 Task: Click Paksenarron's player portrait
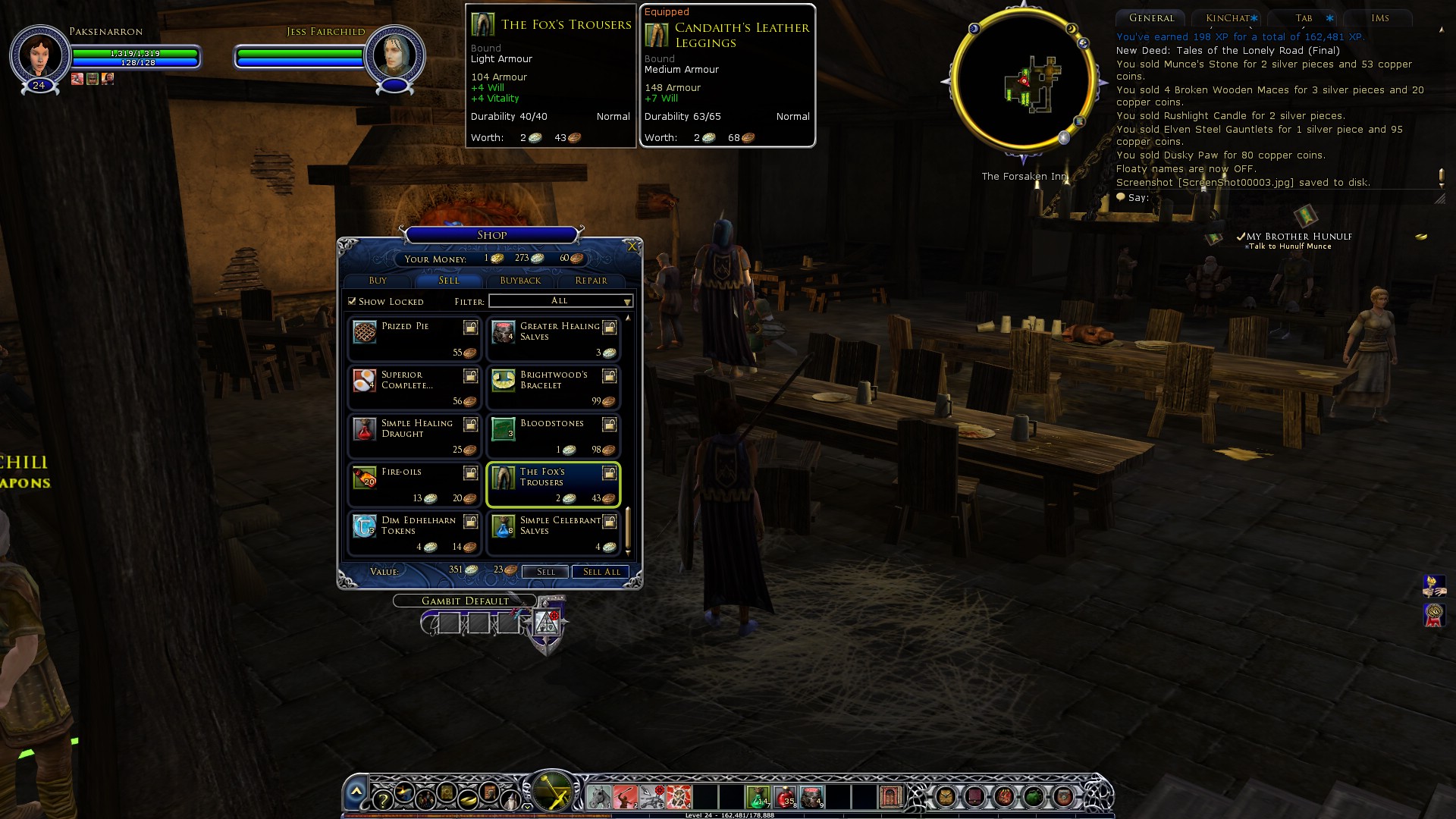pos(39,55)
